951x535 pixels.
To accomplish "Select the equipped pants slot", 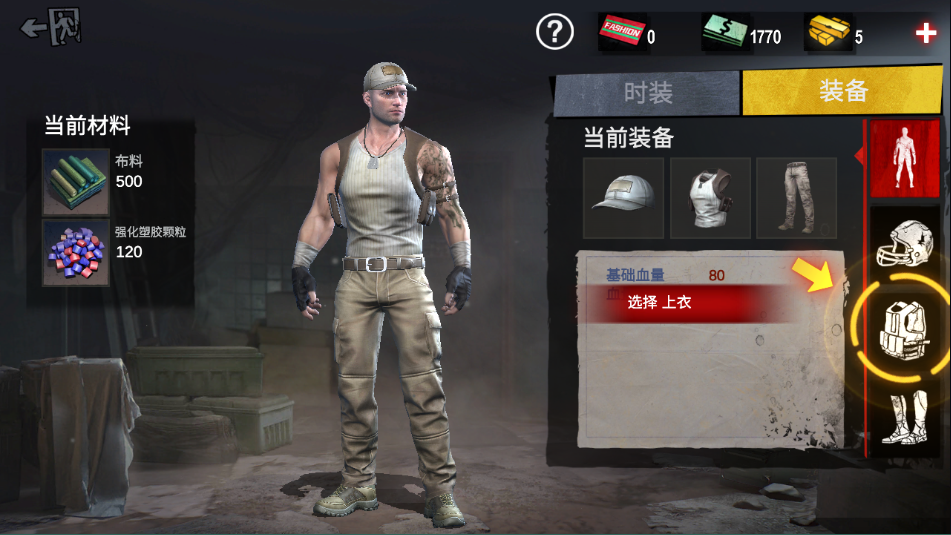I will point(796,197).
